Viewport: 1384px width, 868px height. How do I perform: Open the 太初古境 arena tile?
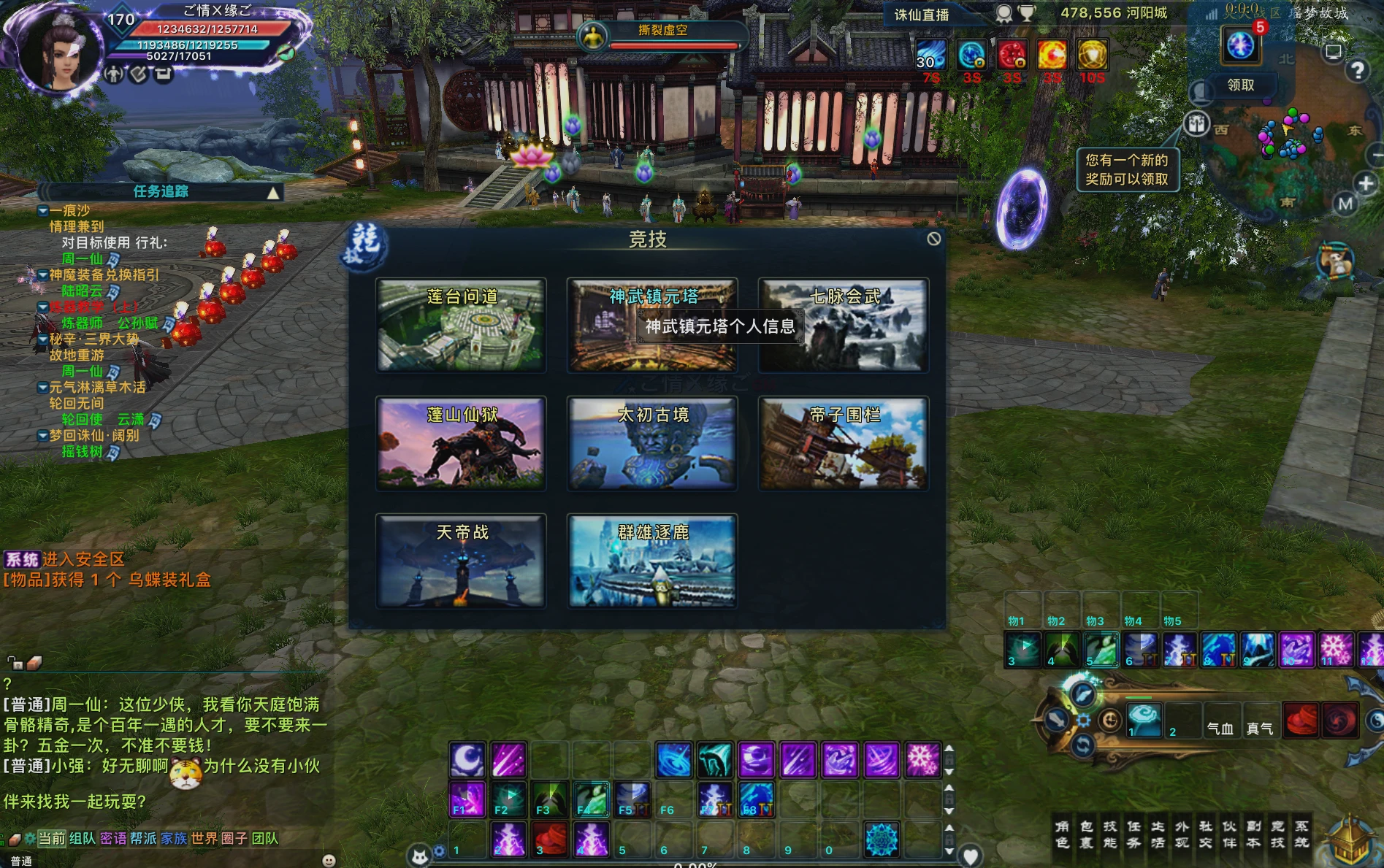(652, 443)
